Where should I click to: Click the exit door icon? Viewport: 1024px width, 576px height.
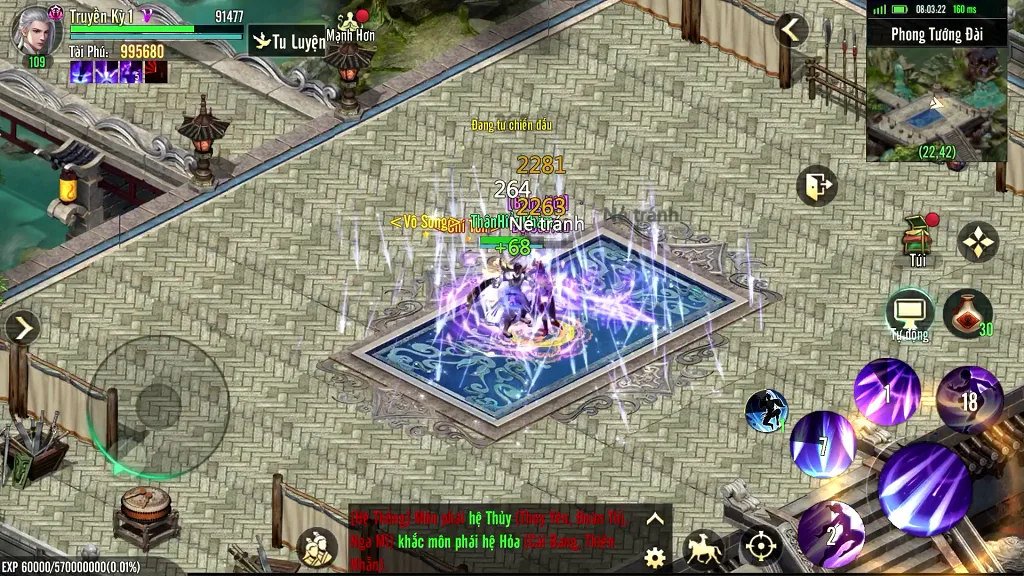pyautogui.click(x=816, y=185)
